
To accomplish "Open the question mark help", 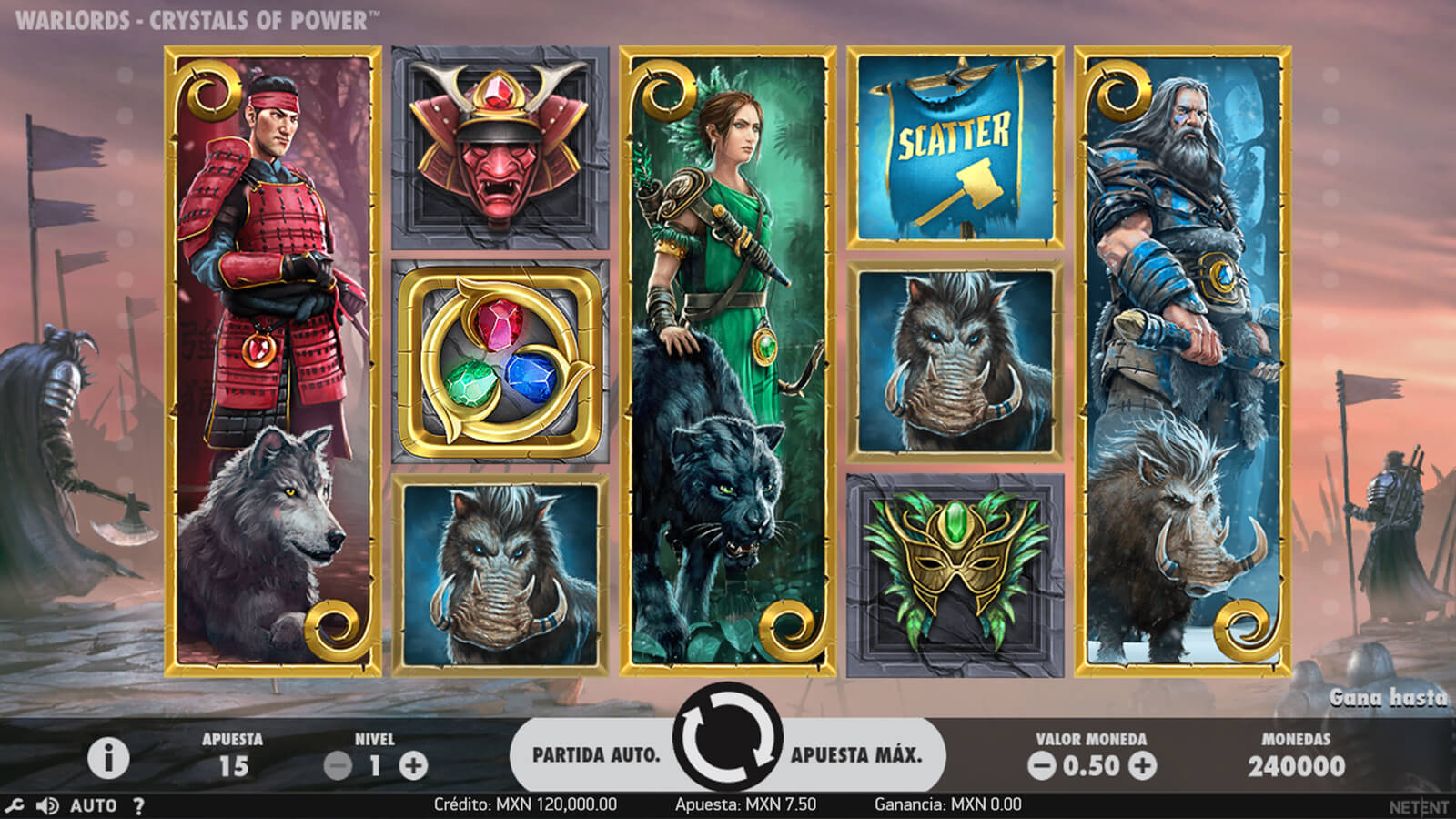I will pyautogui.click(x=138, y=805).
